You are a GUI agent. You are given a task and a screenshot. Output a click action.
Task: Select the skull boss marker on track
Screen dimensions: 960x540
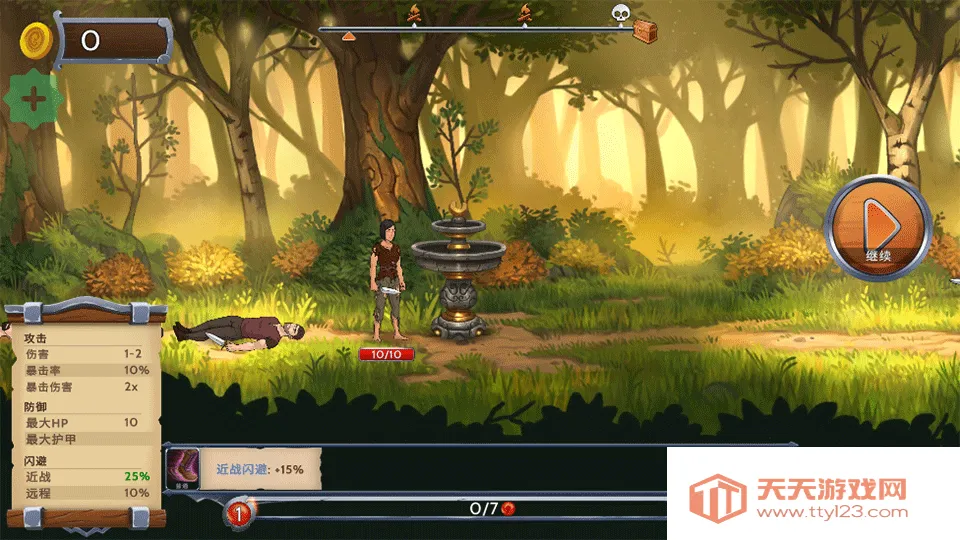click(x=621, y=13)
